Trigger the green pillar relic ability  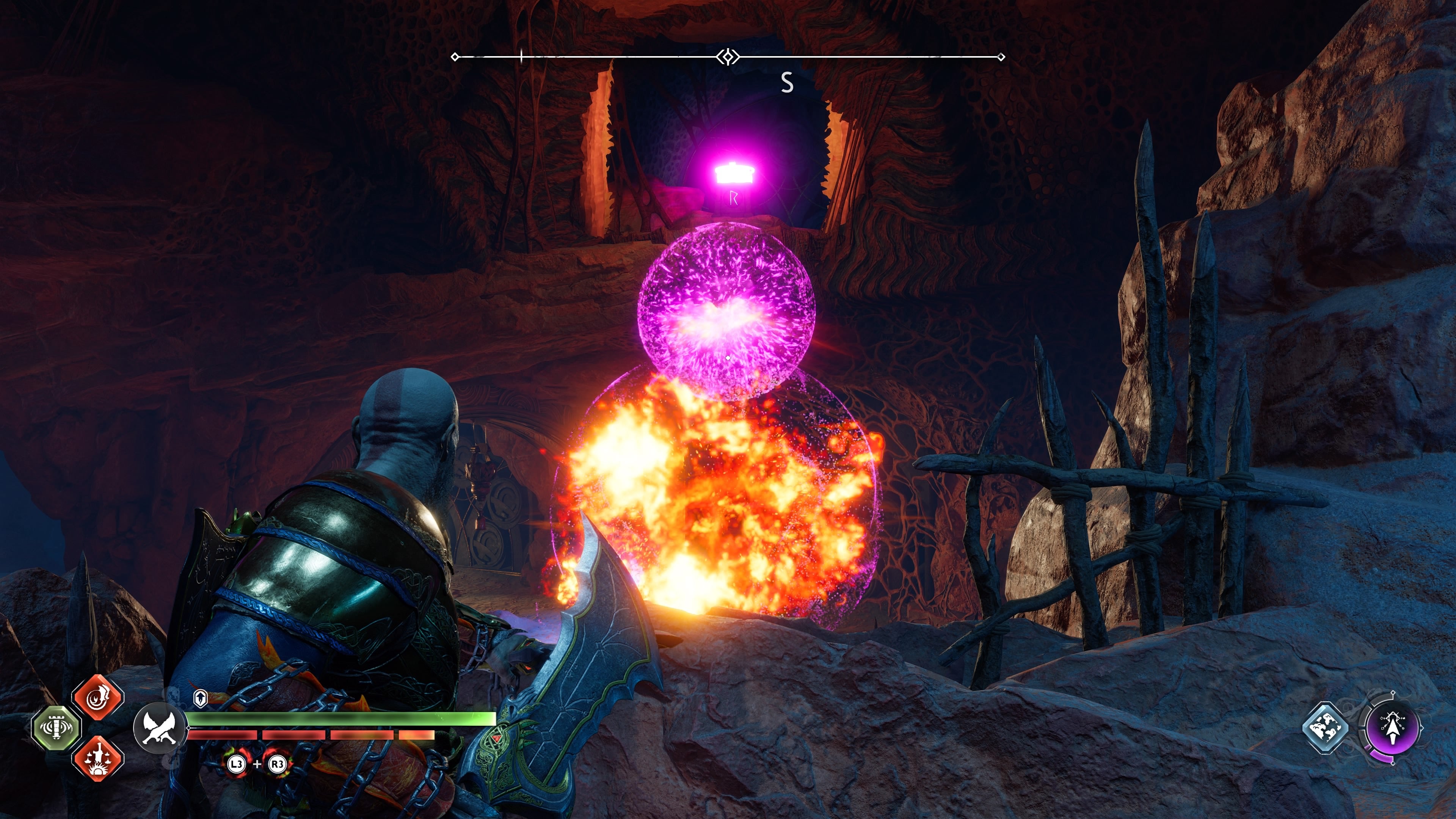pos(56,728)
